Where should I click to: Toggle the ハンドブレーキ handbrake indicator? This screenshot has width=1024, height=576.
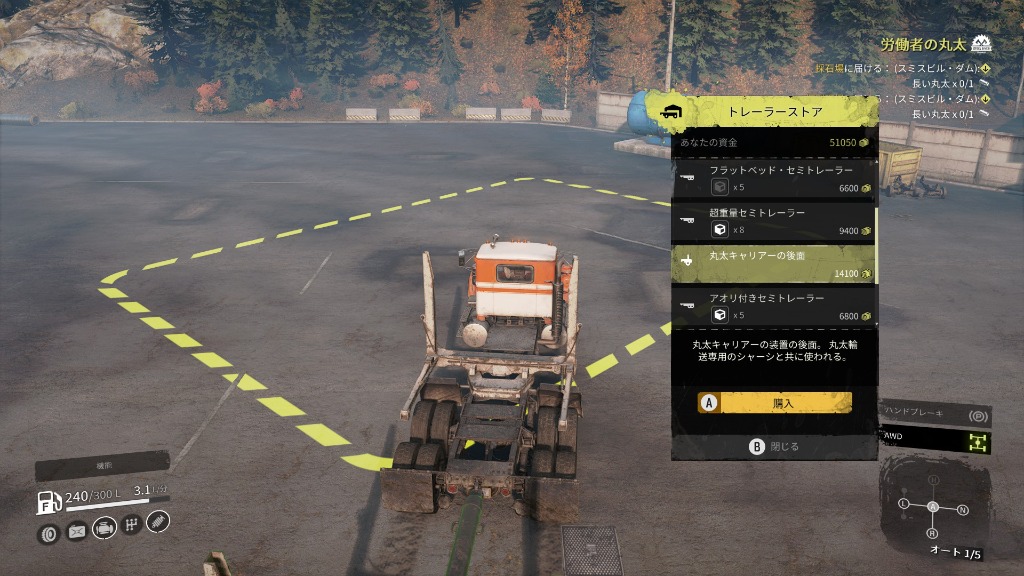click(934, 413)
